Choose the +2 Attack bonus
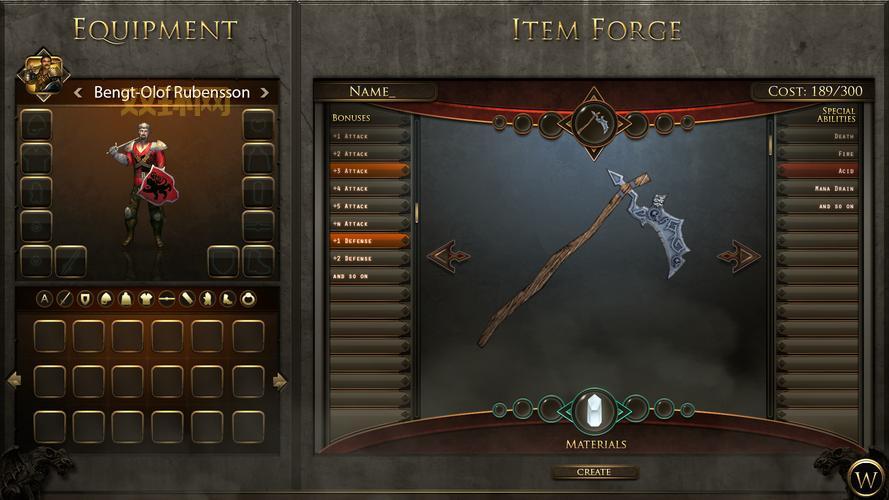The image size is (889, 500). pyautogui.click(x=369, y=154)
